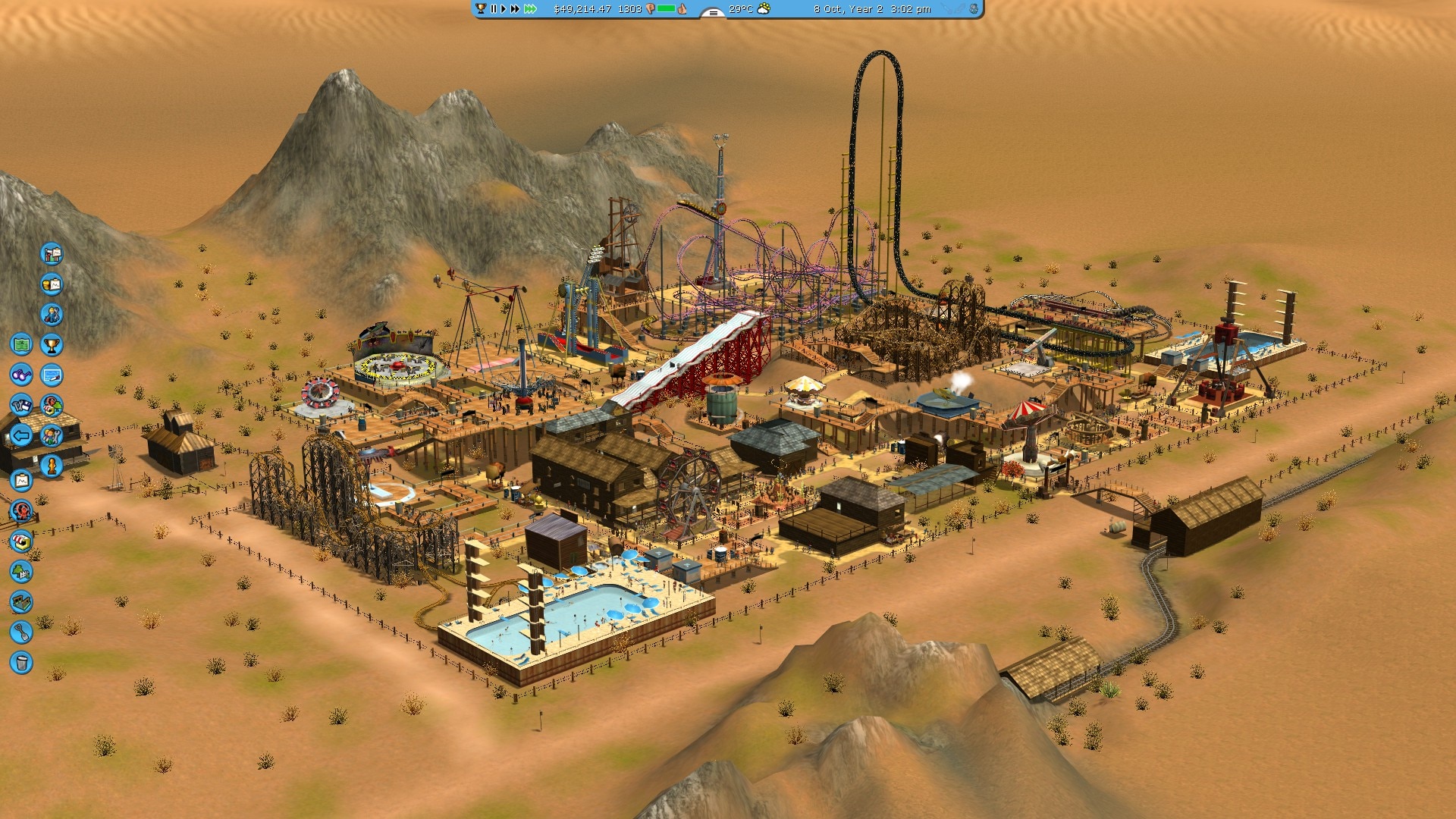Set game speed to normal play

504,9
